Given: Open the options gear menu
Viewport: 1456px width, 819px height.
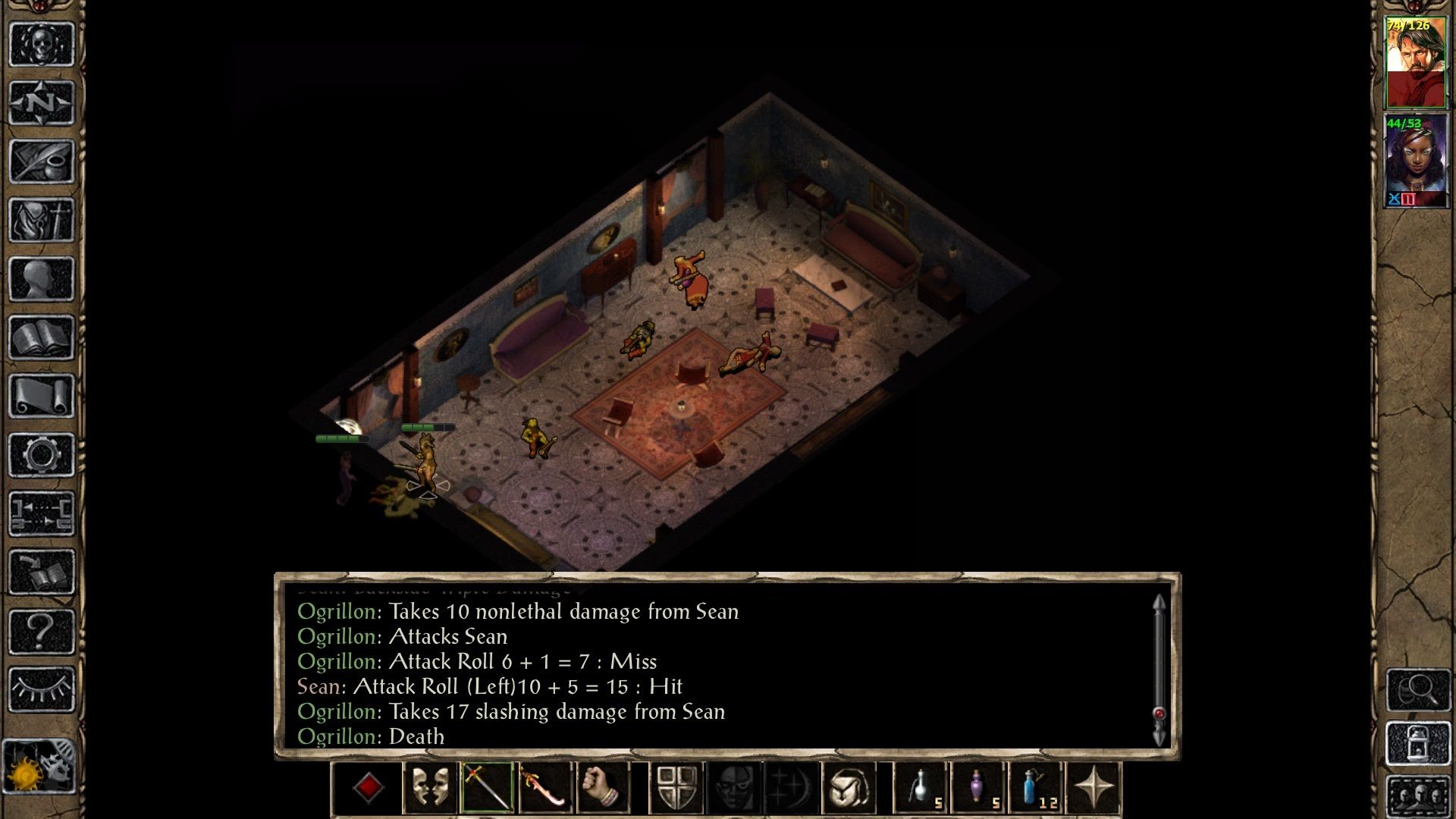Looking at the screenshot, I should [42, 455].
